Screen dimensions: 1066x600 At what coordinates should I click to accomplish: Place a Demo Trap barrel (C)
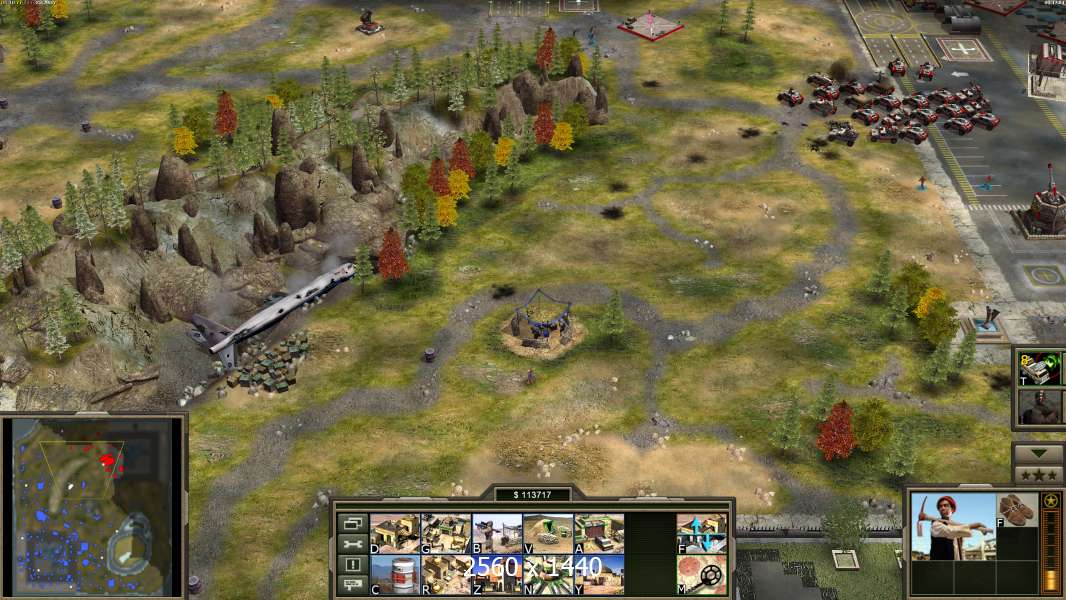tap(394, 574)
